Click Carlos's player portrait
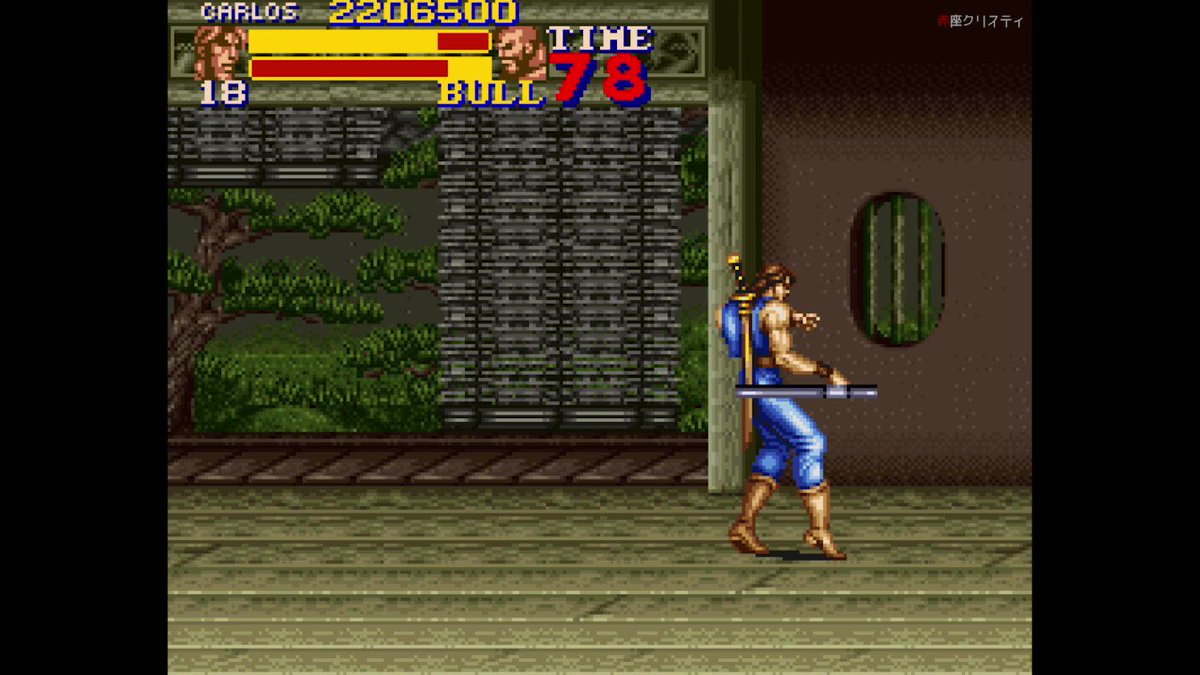Image resolution: width=1200 pixels, height=675 pixels. (220, 52)
